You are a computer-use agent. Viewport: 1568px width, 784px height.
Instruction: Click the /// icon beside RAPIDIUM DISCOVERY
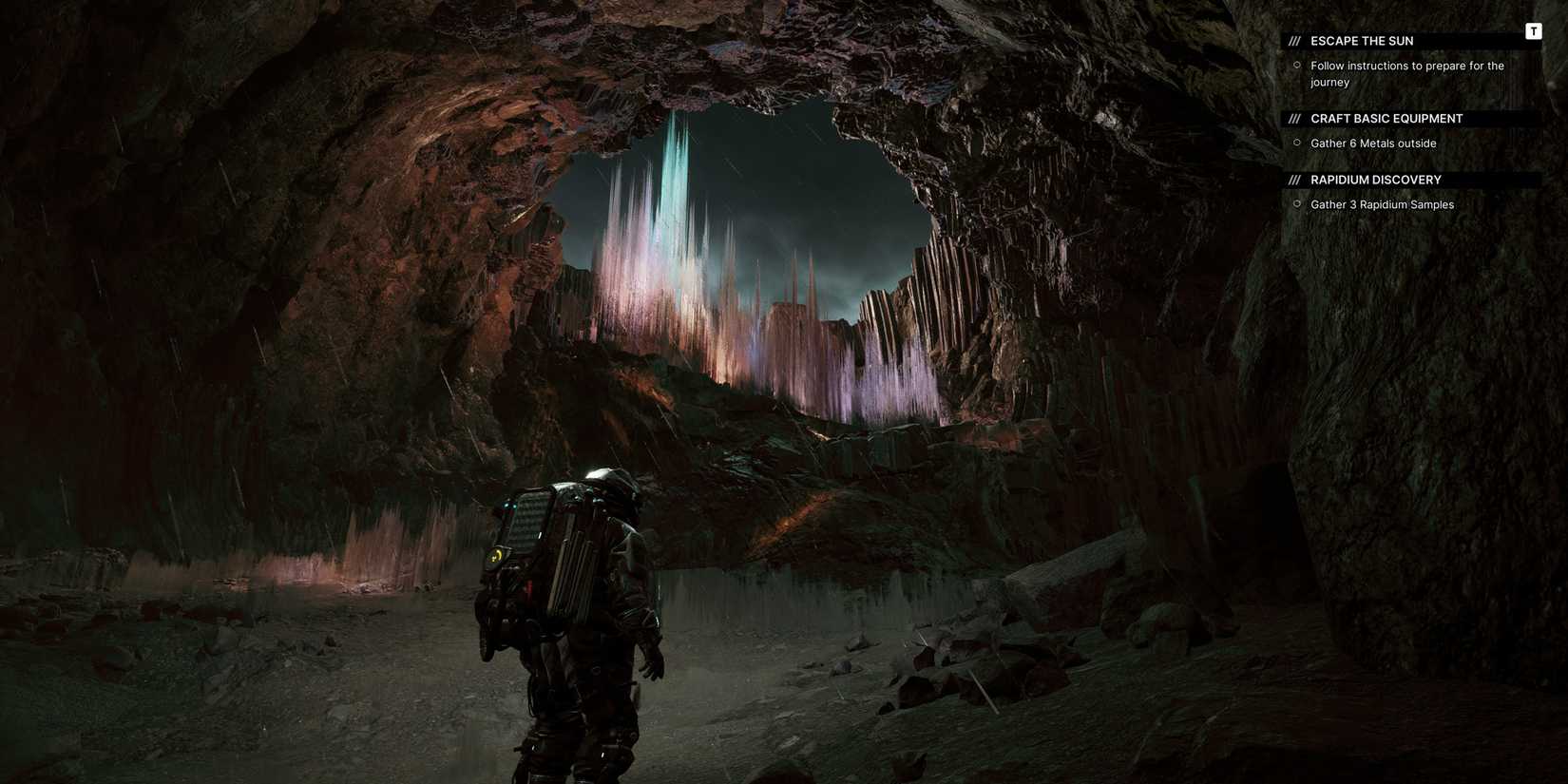tap(1295, 179)
